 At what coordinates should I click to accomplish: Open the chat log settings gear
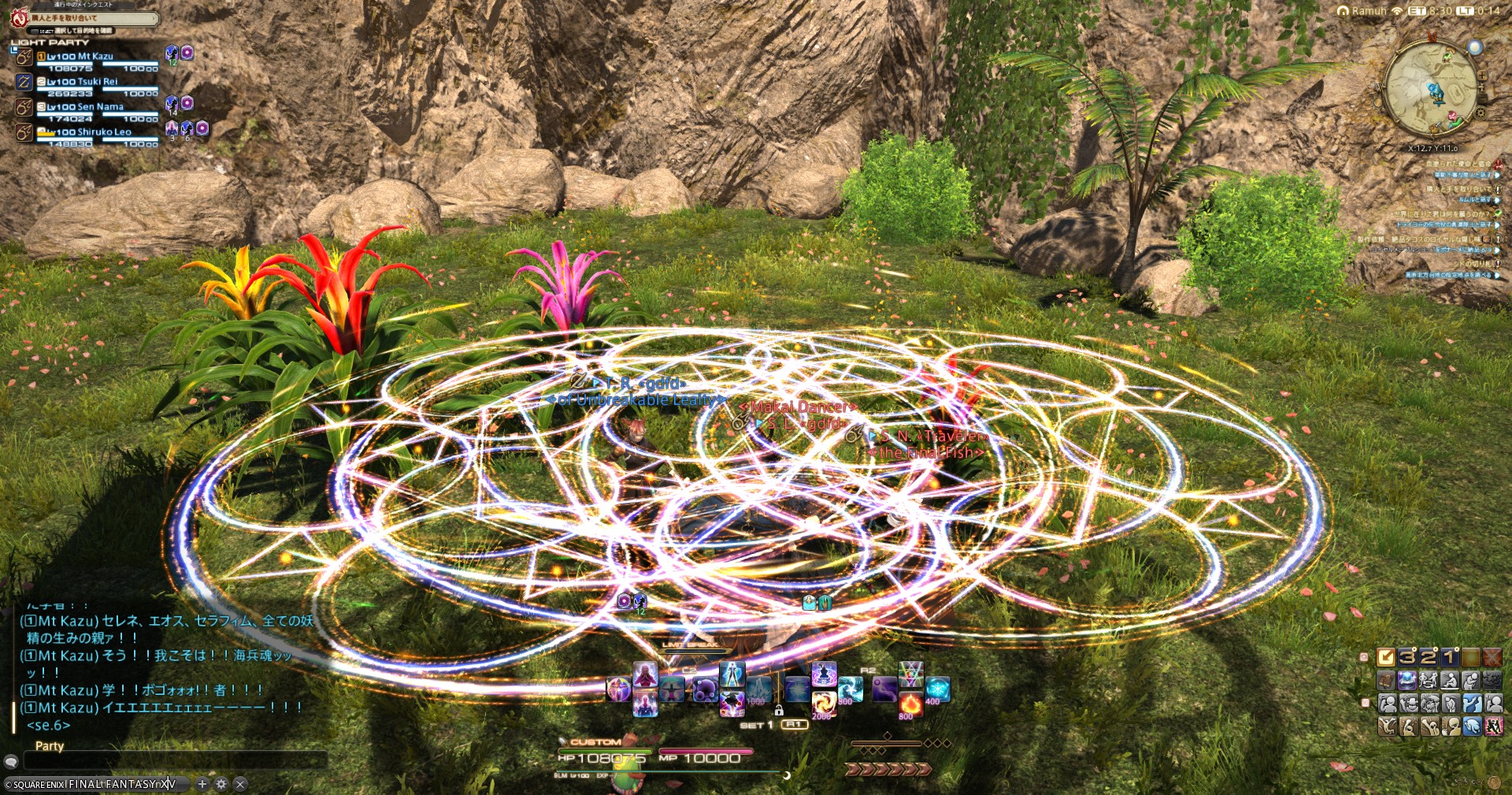pyautogui.click(x=221, y=784)
